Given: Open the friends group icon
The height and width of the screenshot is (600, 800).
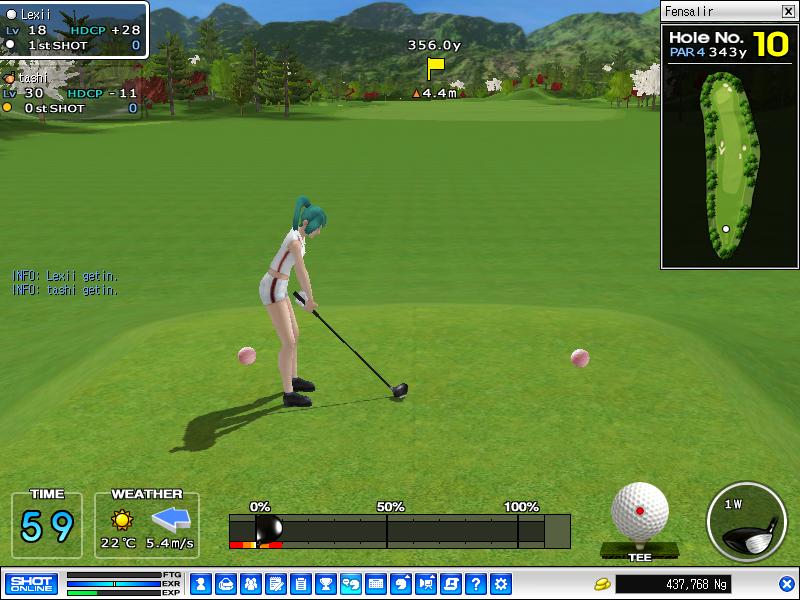Looking at the screenshot, I should 250,584.
